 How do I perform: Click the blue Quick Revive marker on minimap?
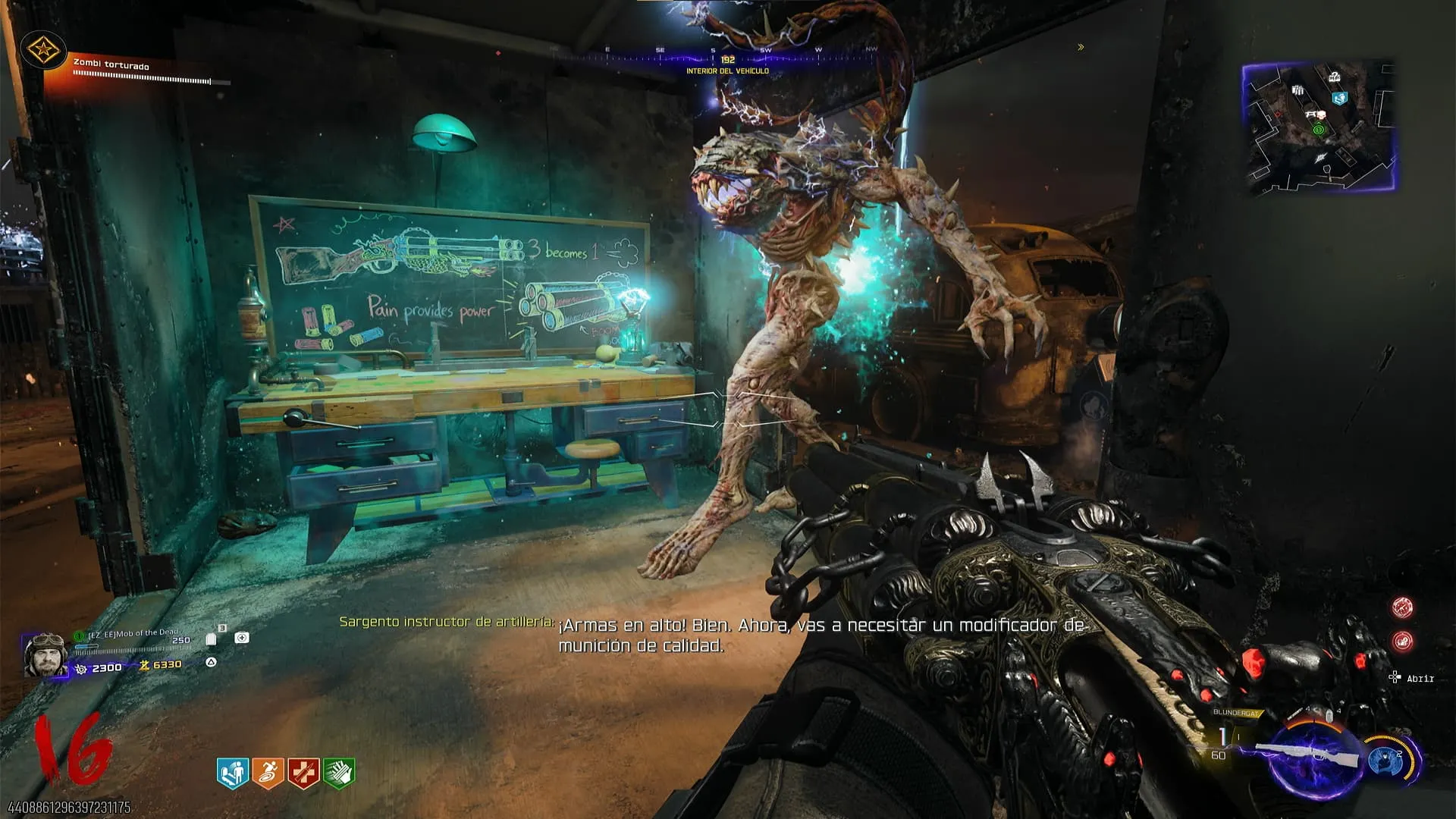[1340, 99]
